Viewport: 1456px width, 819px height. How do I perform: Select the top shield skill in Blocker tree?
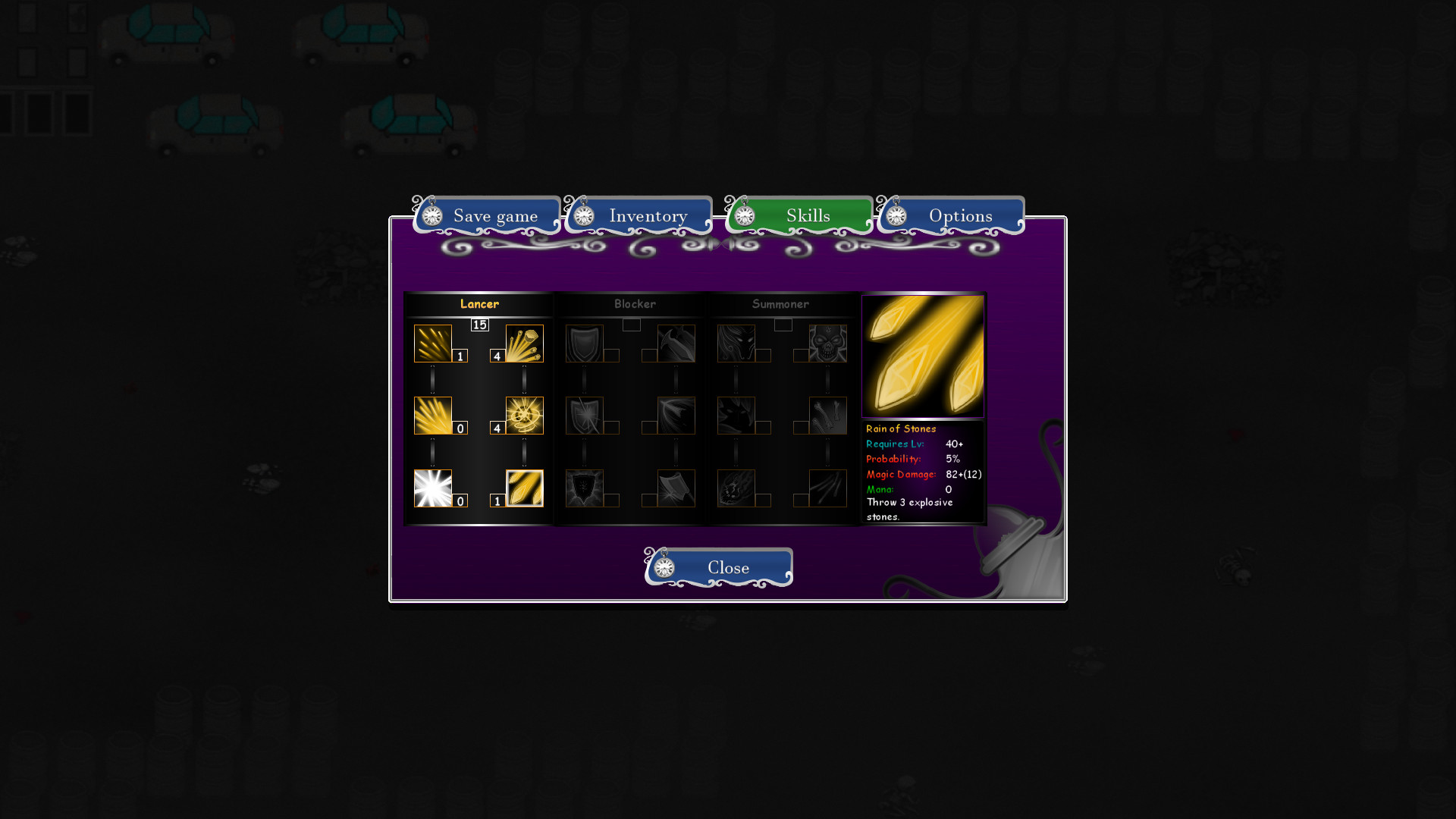tap(584, 341)
